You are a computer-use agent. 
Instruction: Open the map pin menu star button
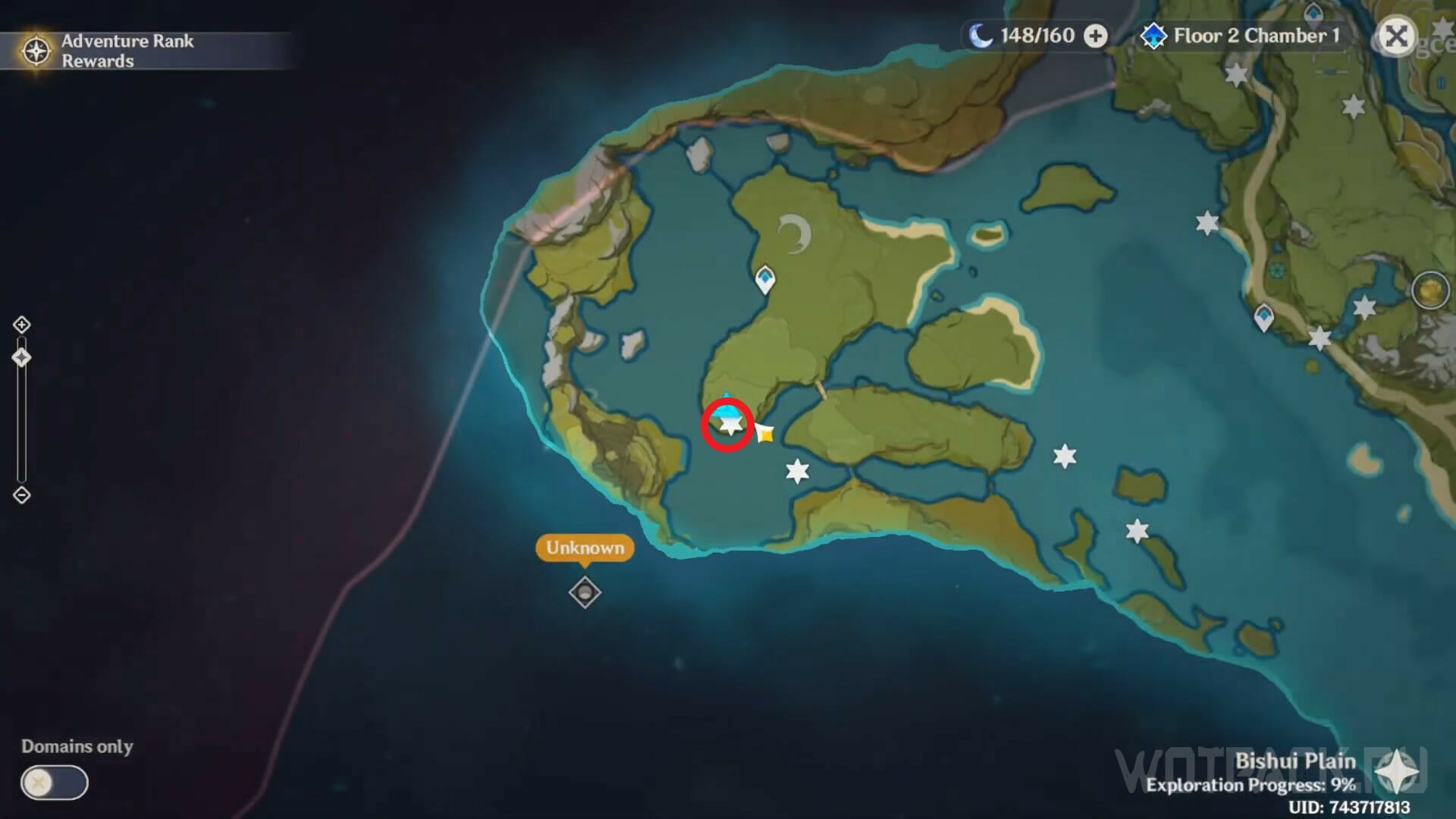point(1396,774)
